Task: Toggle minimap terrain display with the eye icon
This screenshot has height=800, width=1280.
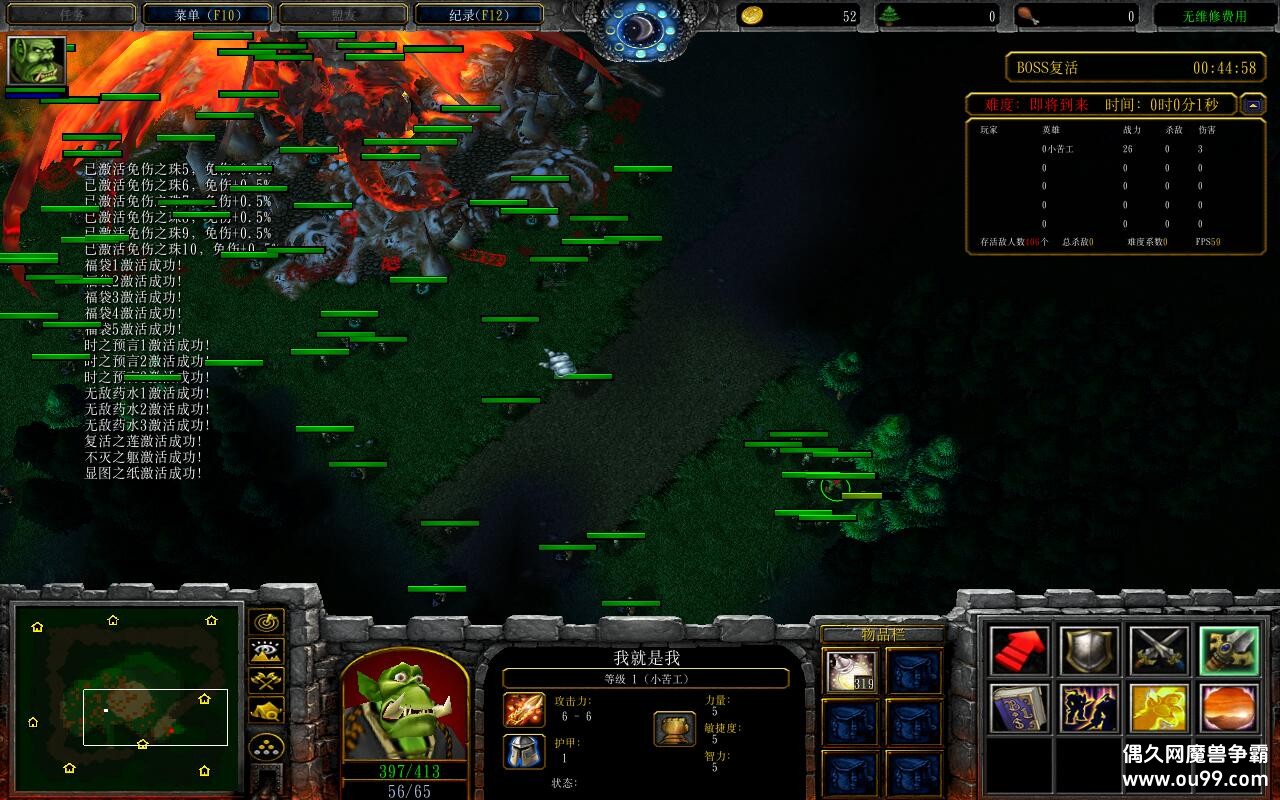Action: pyautogui.click(x=266, y=652)
